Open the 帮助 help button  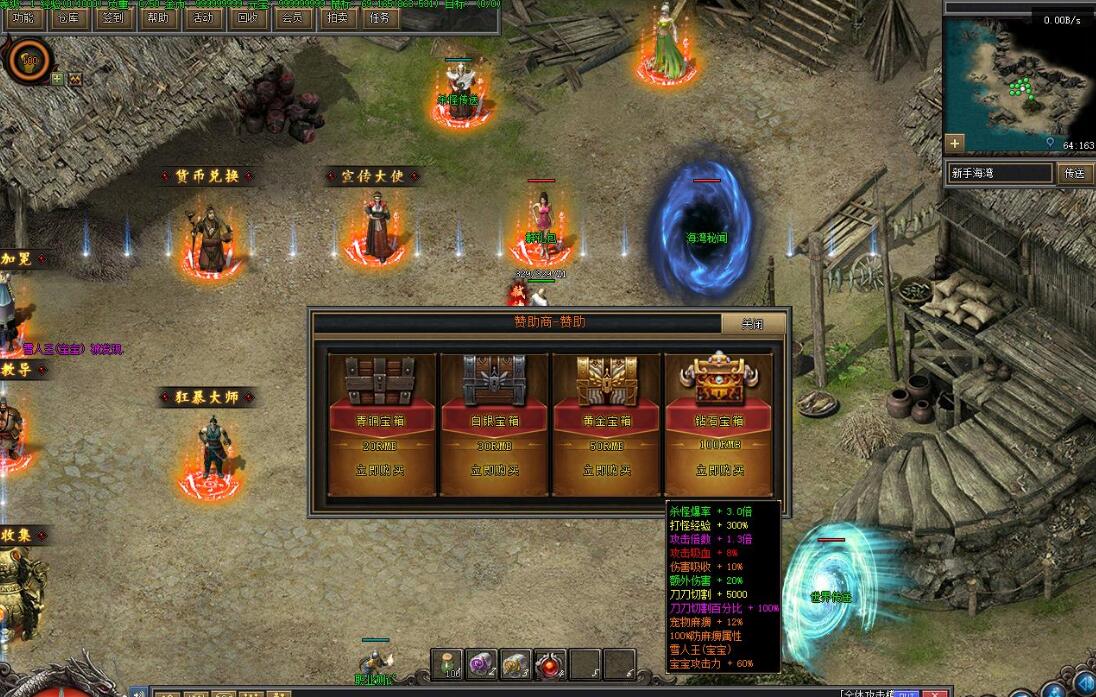point(158,17)
